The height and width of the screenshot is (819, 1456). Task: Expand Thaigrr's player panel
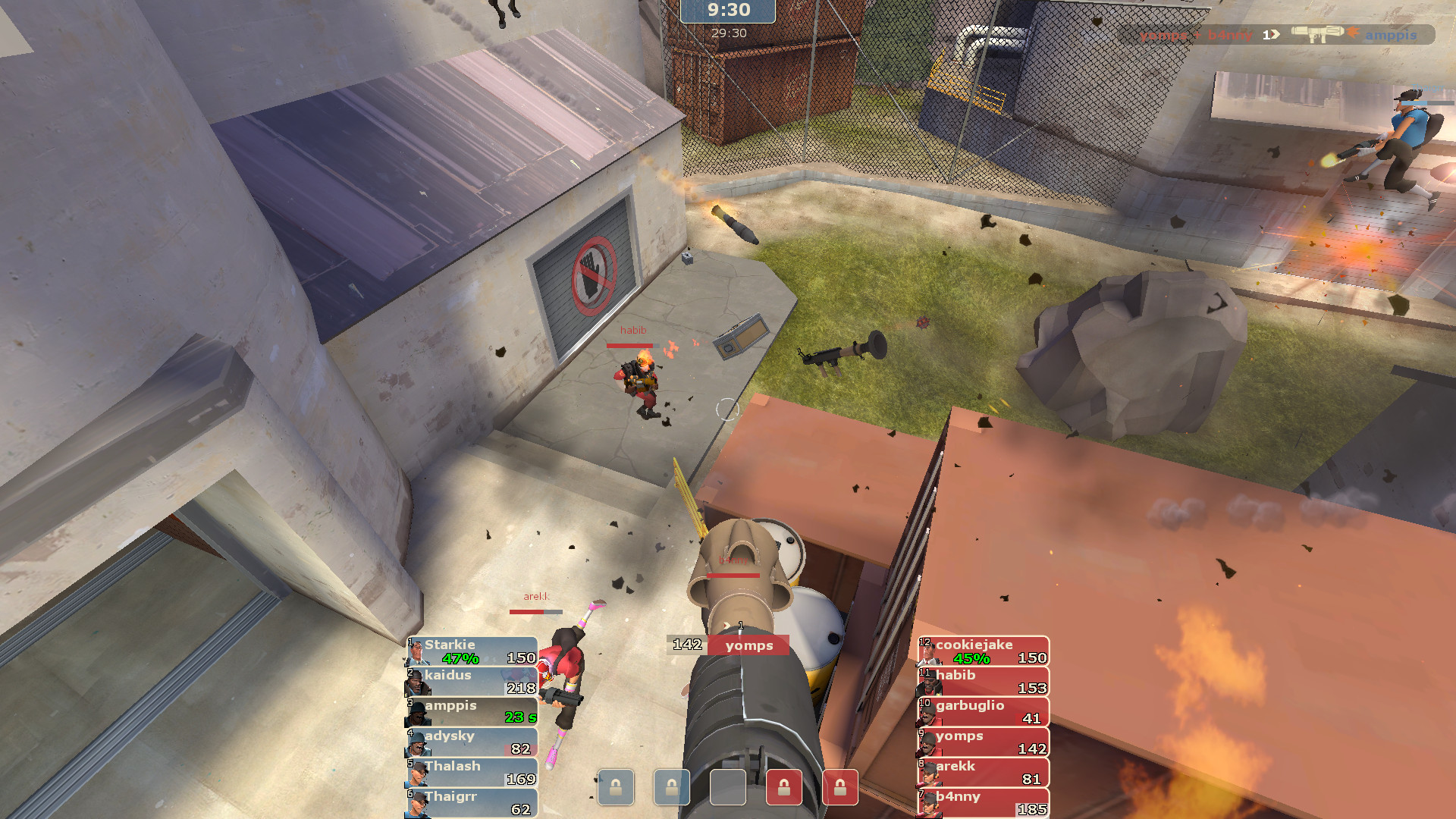pyautogui.click(x=470, y=802)
